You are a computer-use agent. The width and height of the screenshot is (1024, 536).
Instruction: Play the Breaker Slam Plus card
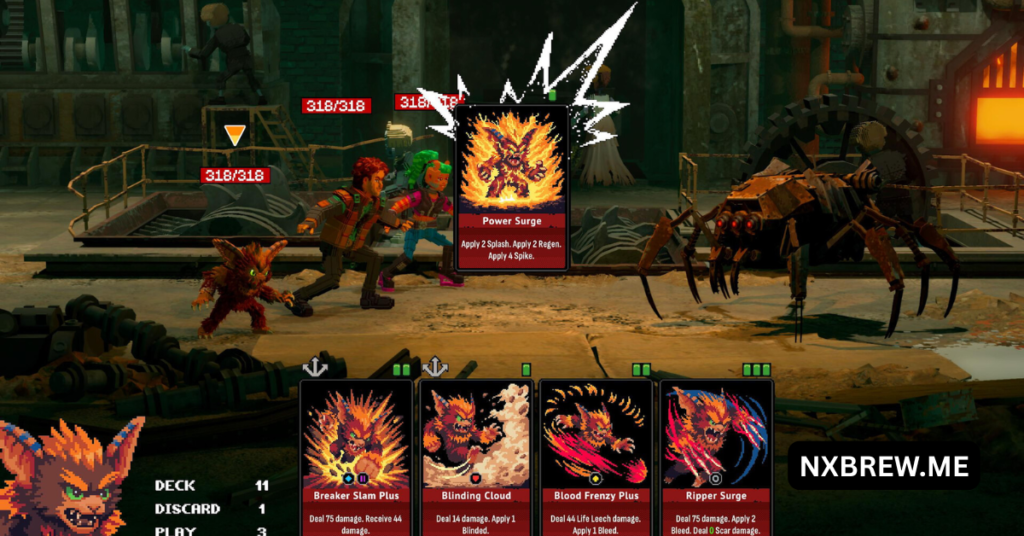click(356, 455)
